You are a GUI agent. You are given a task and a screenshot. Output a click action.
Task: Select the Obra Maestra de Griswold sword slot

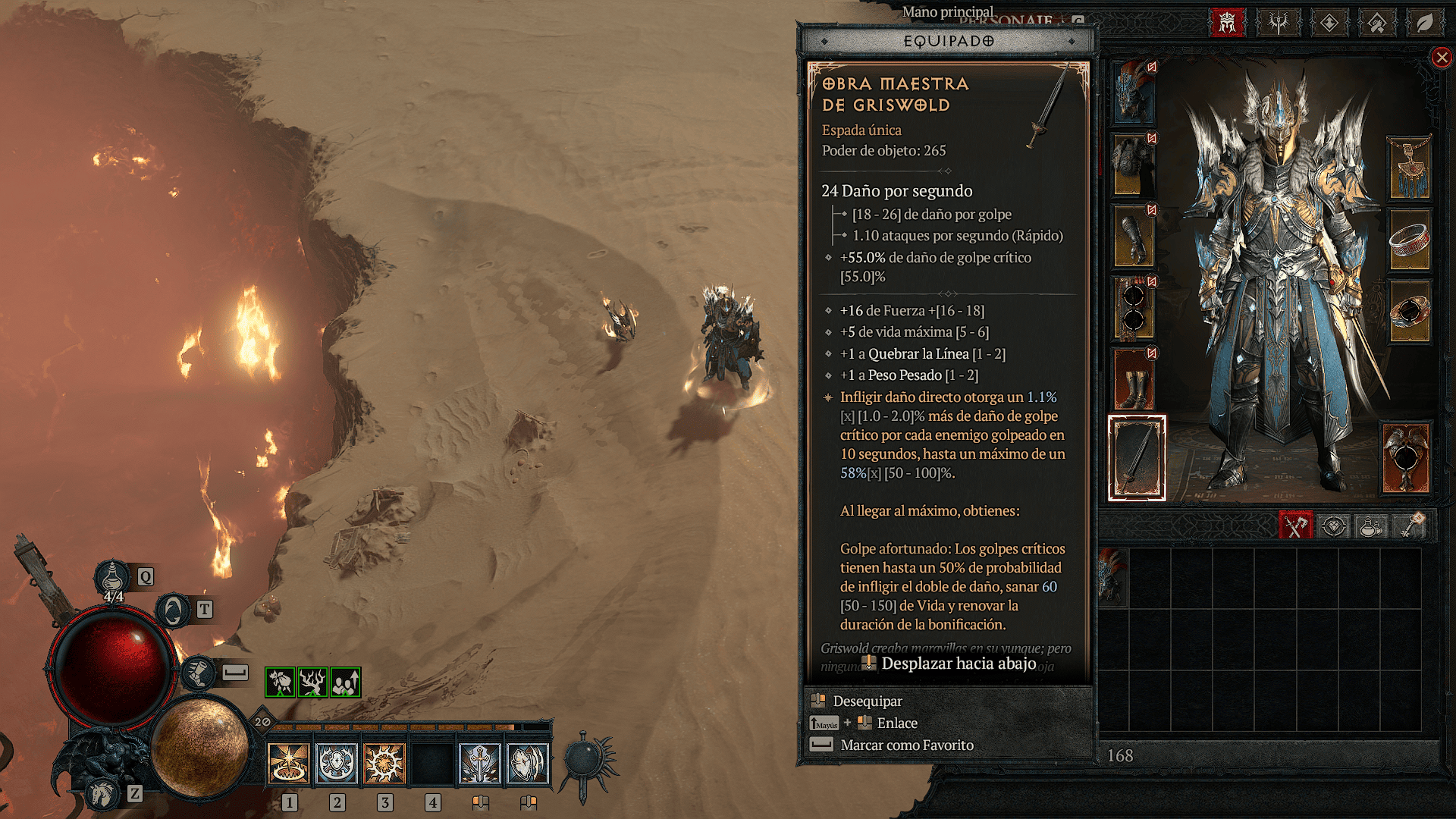pos(1137,458)
